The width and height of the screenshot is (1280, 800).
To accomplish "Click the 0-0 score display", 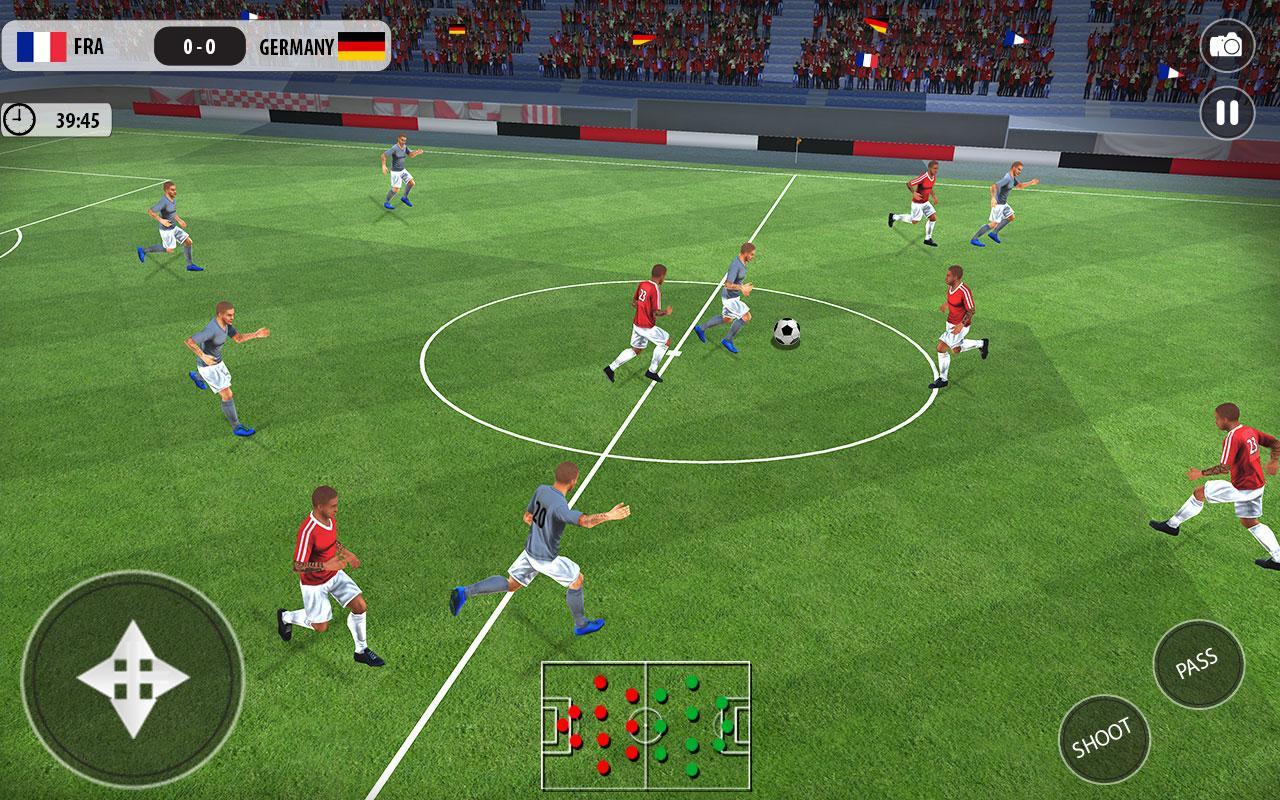I will pos(197,44).
